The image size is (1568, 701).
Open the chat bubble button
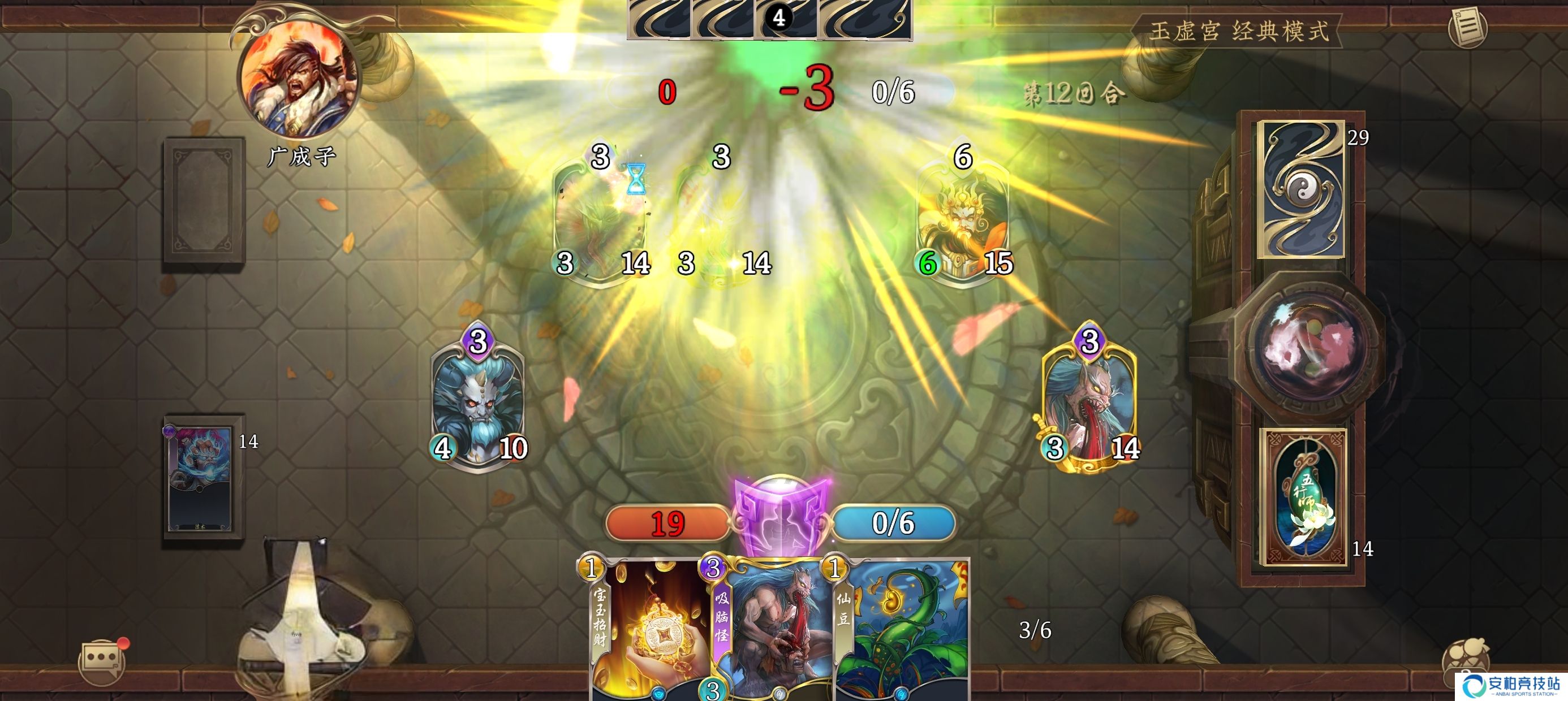pyautogui.click(x=101, y=660)
